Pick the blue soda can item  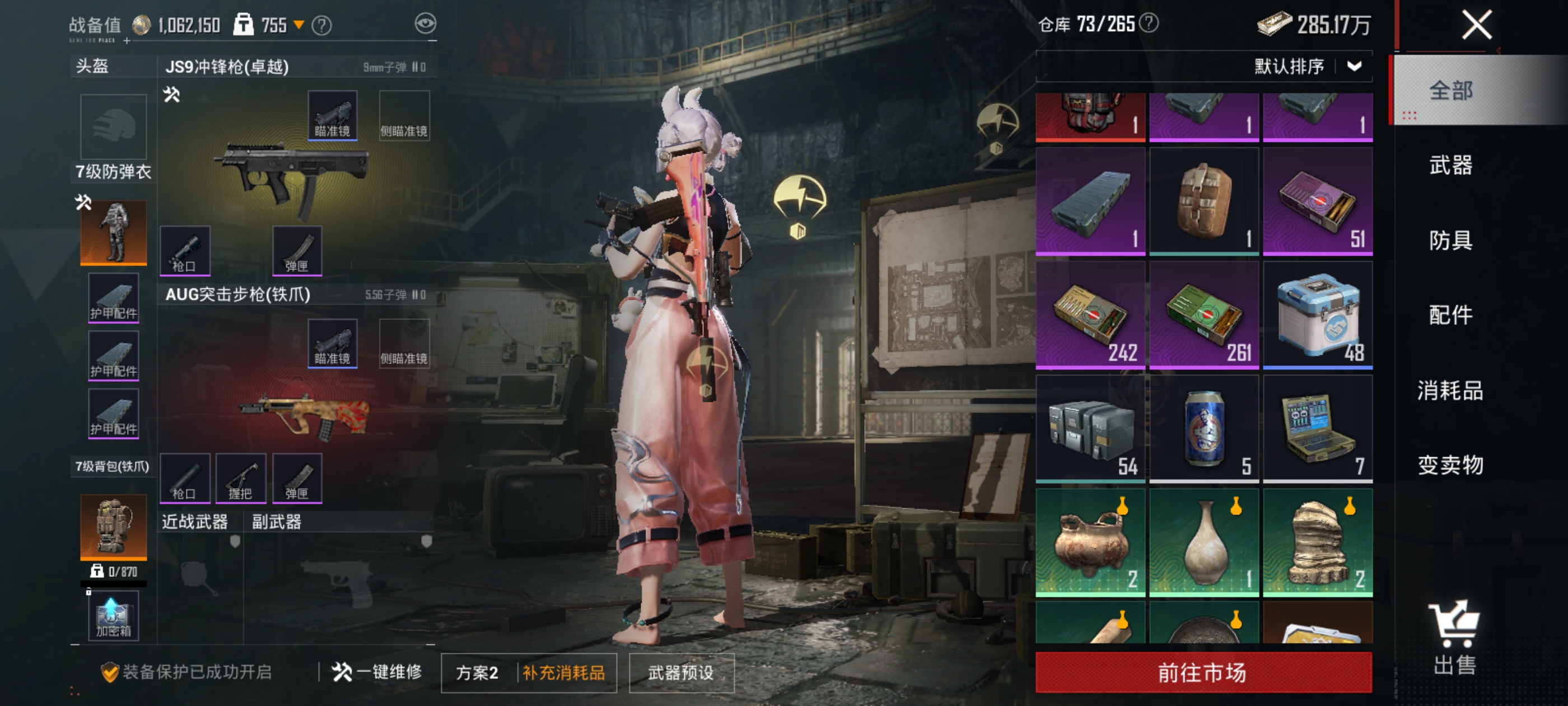coord(1203,429)
